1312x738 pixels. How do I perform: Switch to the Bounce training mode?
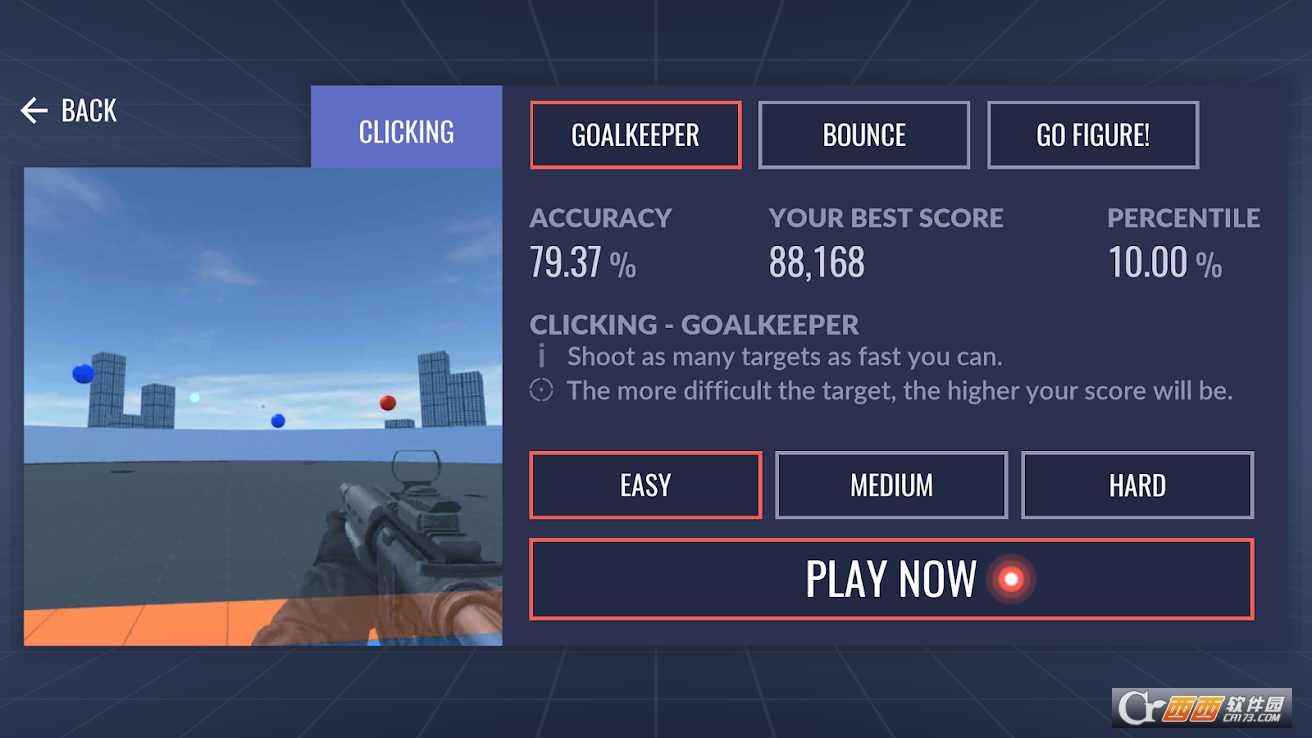[864, 135]
